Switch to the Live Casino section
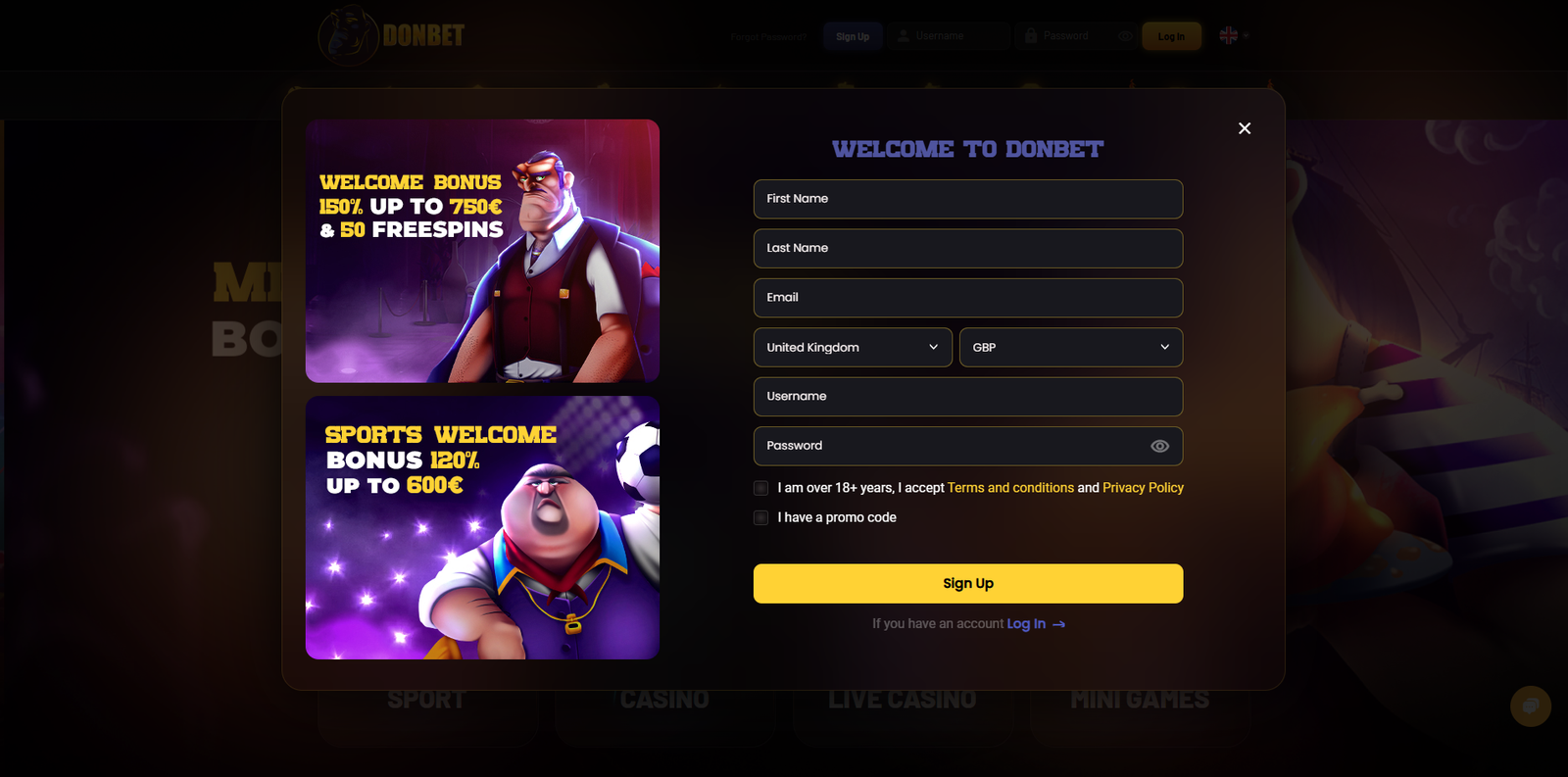The height and width of the screenshot is (777, 1568). click(903, 699)
